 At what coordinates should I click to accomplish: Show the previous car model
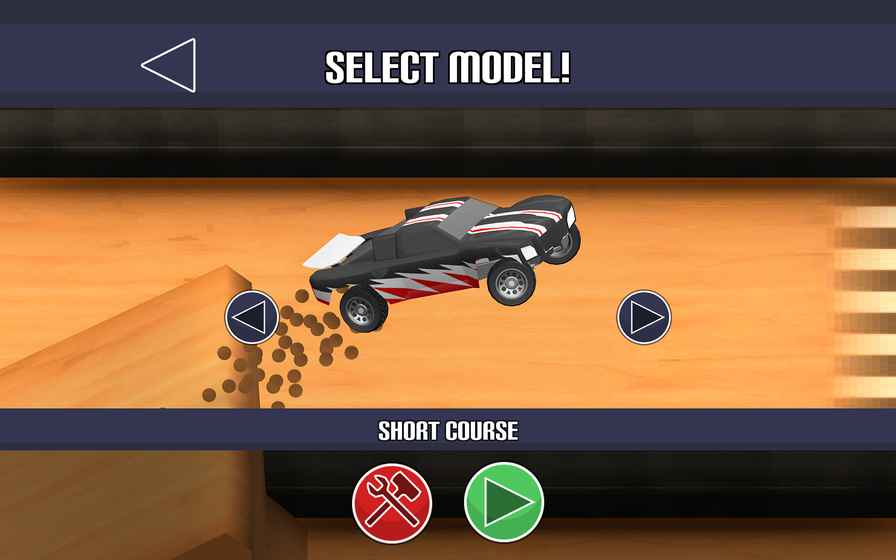[252, 318]
